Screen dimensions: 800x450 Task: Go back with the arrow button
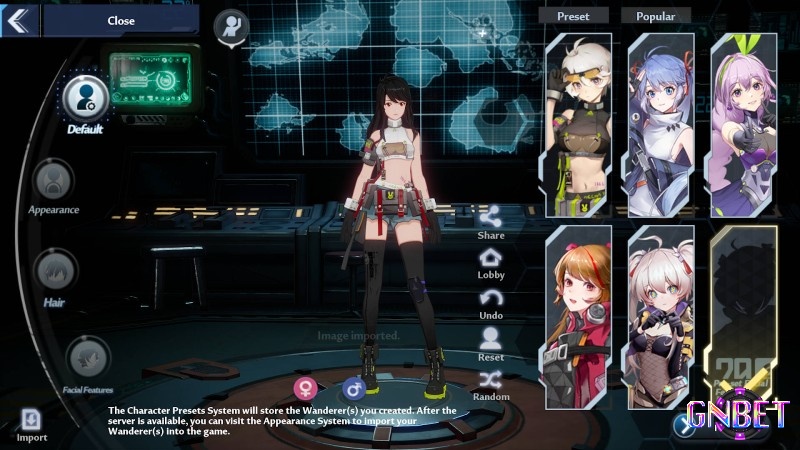[x=19, y=20]
